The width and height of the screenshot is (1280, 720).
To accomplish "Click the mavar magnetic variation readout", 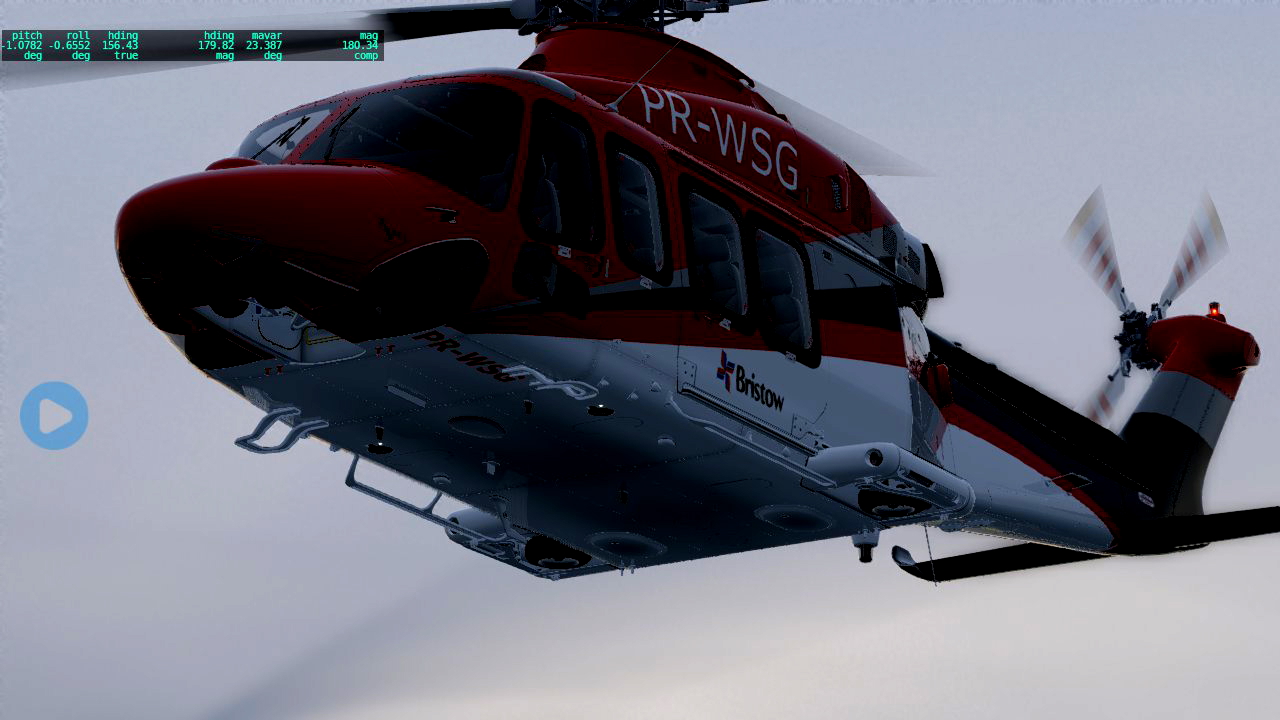I will [267, 44].
